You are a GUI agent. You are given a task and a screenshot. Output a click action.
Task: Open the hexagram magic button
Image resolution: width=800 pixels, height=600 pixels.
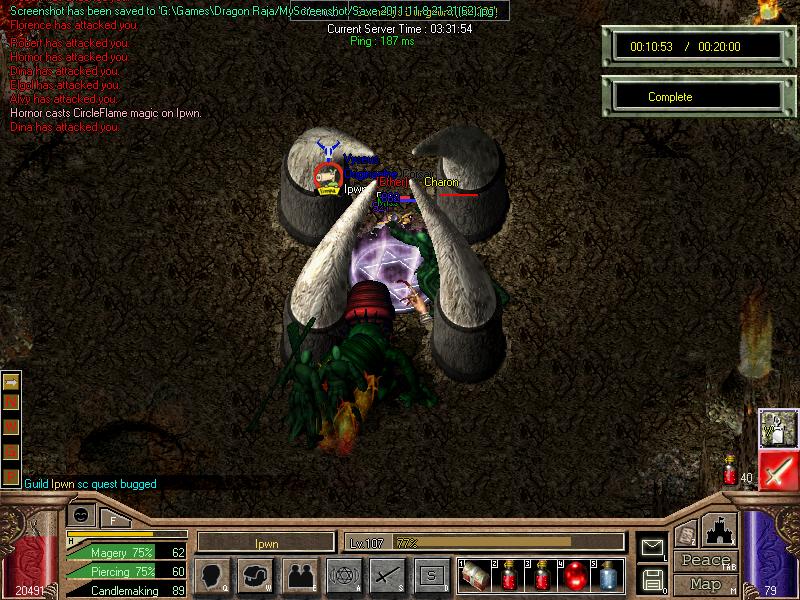[x=343, y=576]
